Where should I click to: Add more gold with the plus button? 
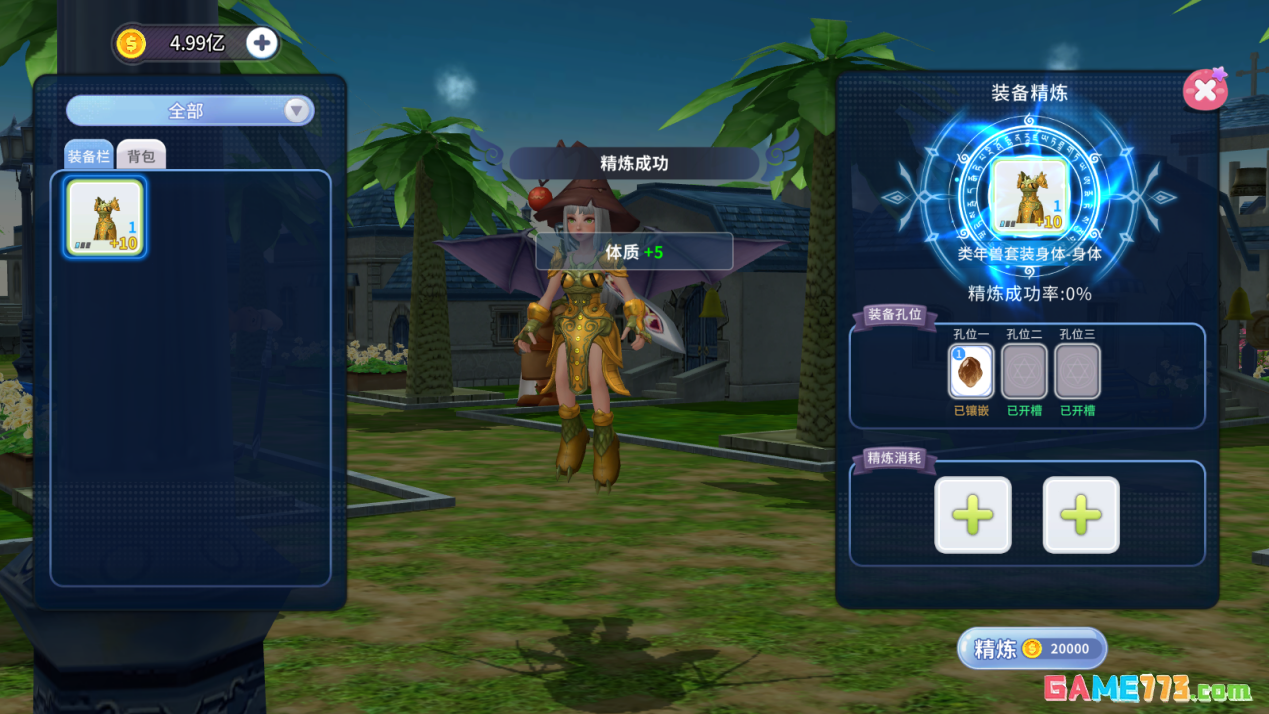(262, 43)
